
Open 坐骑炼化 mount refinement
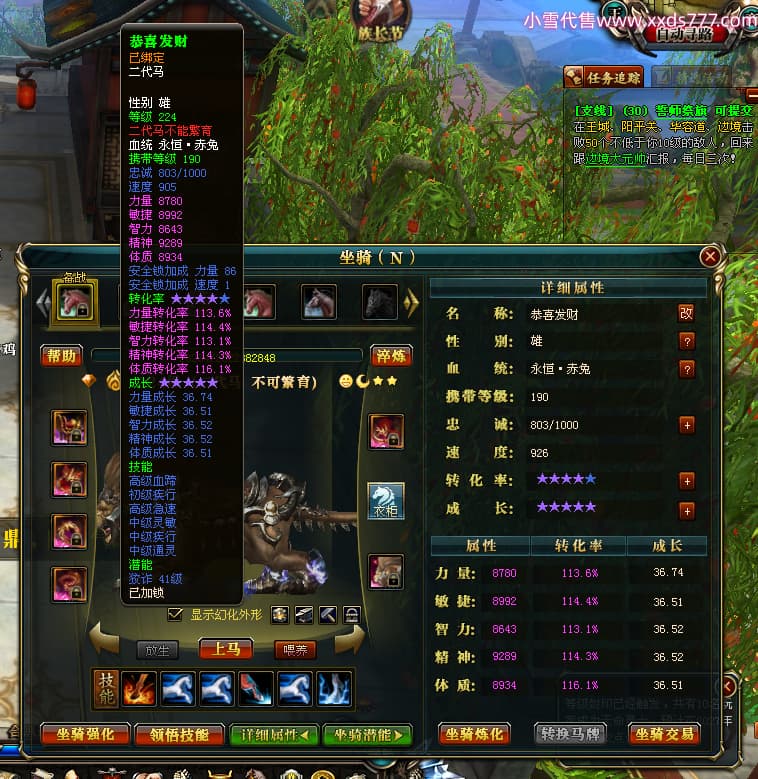coord(475,735)
